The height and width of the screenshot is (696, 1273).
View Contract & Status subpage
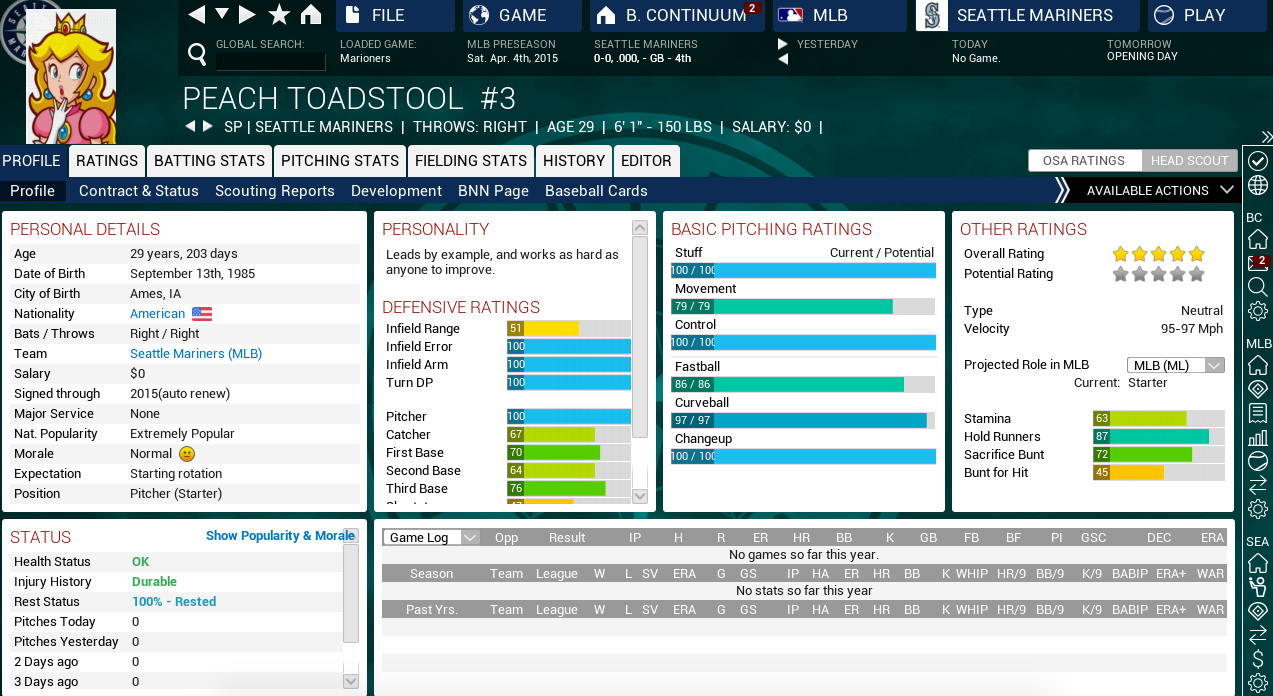[x=139, y=191]
